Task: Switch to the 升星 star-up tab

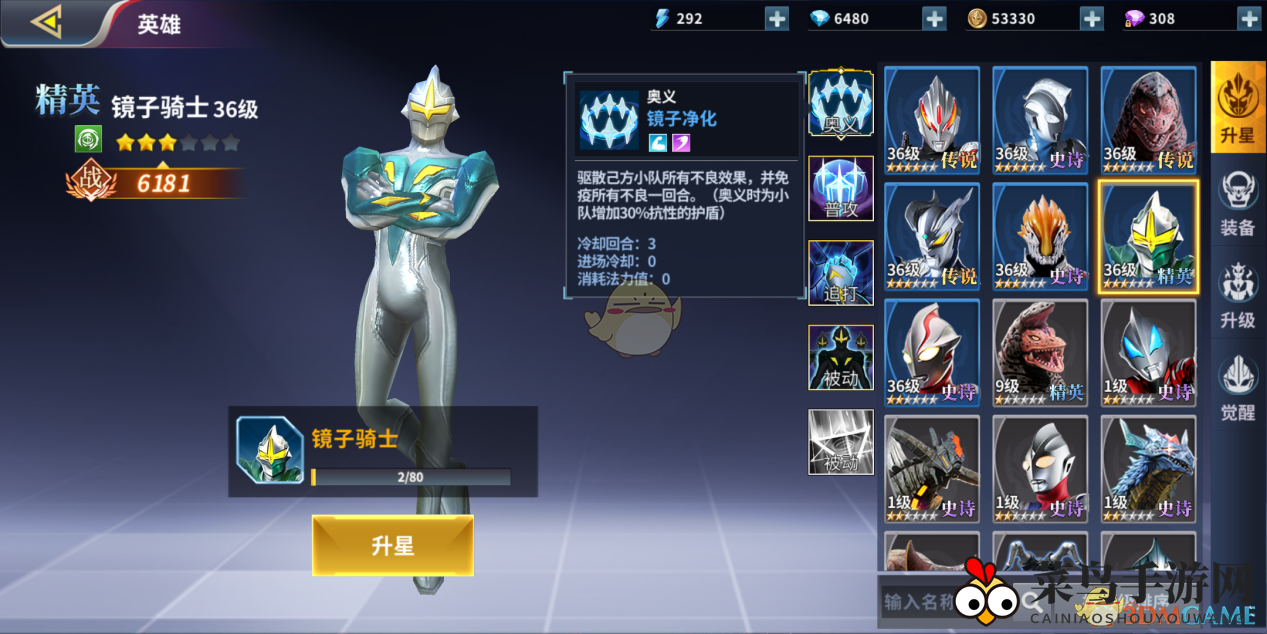Action: [1237, 107]
